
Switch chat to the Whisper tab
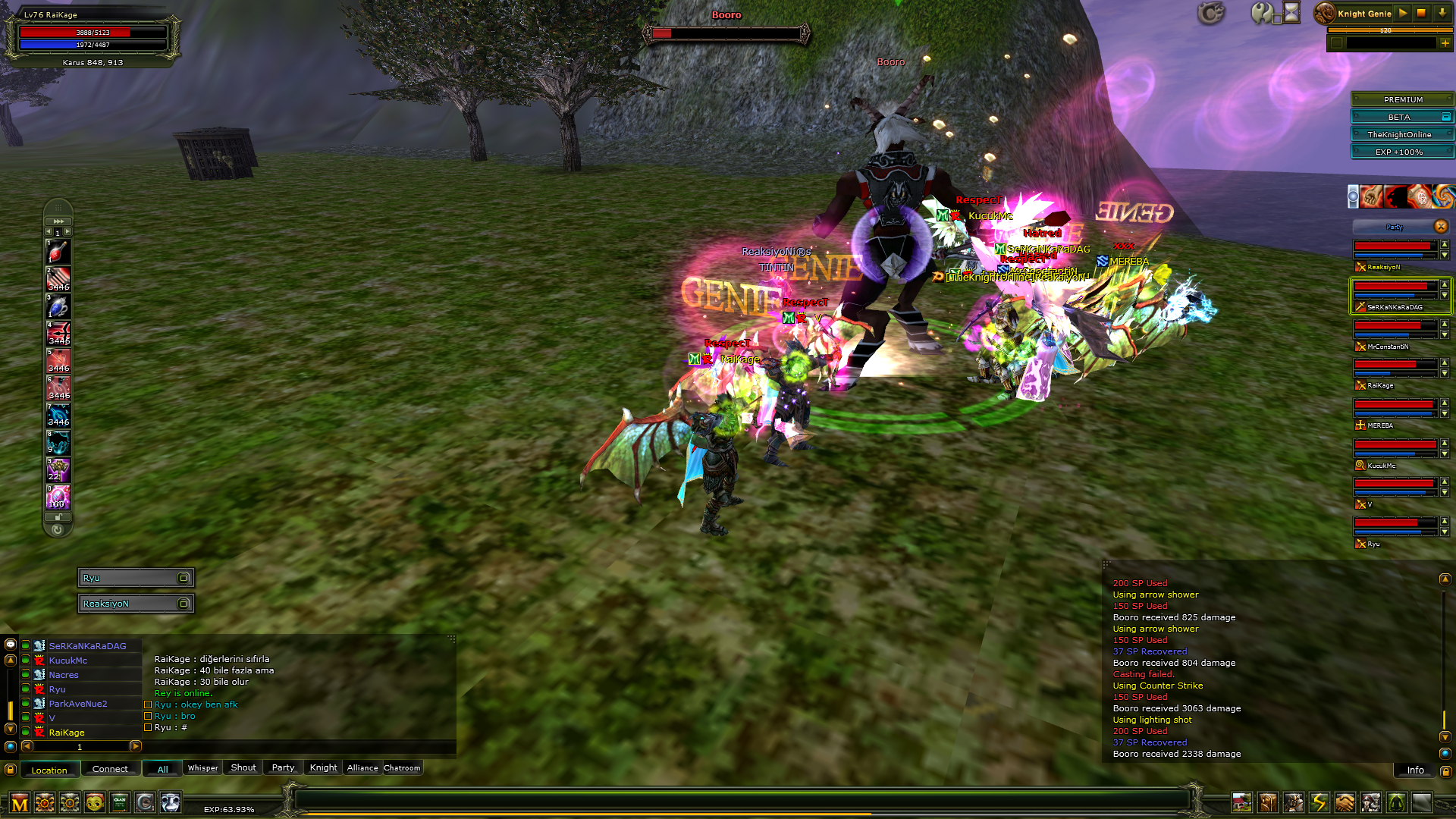coord(202,768)
